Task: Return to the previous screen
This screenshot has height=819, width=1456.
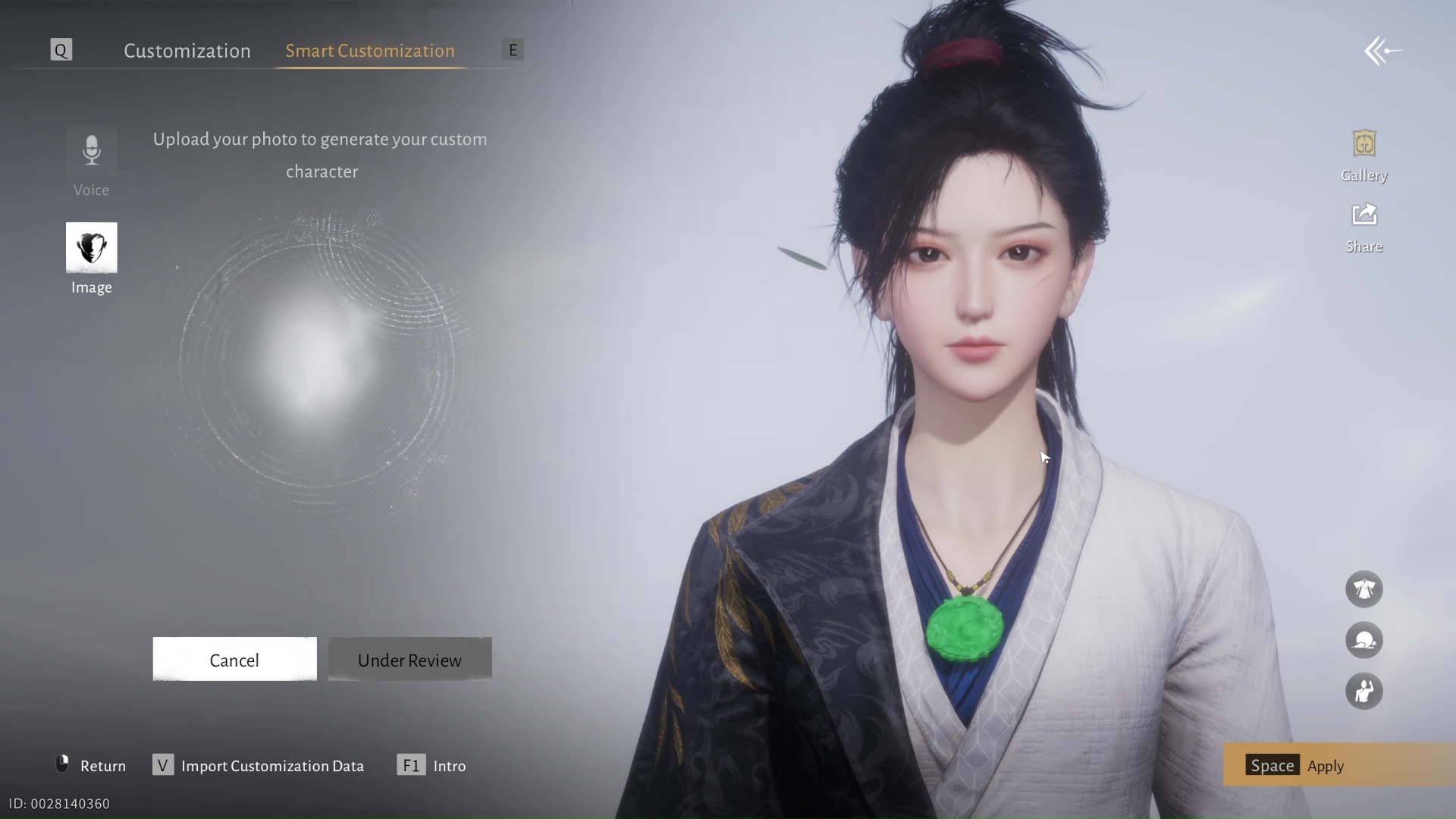Action: point(91,765)
